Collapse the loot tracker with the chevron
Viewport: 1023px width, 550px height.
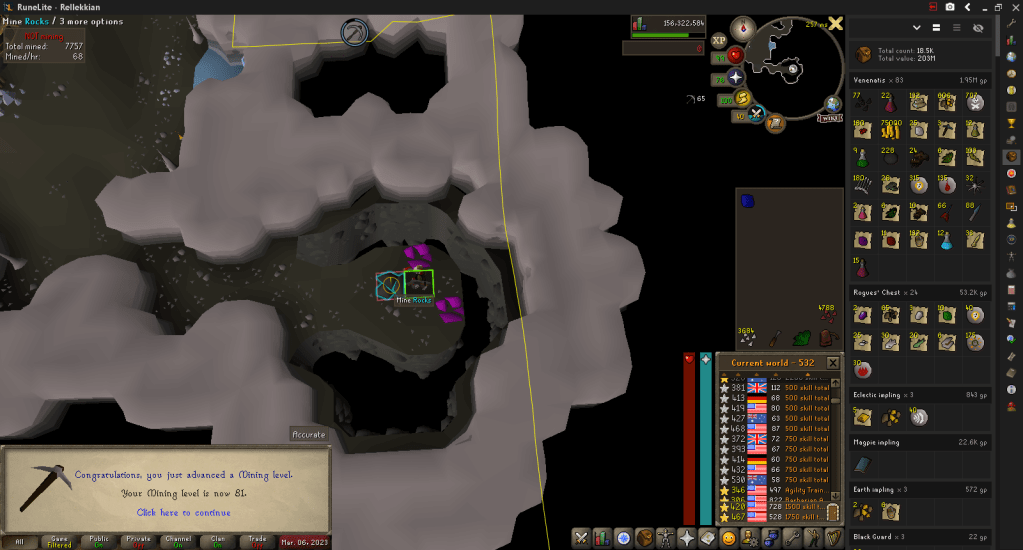(x=917, y=28)
